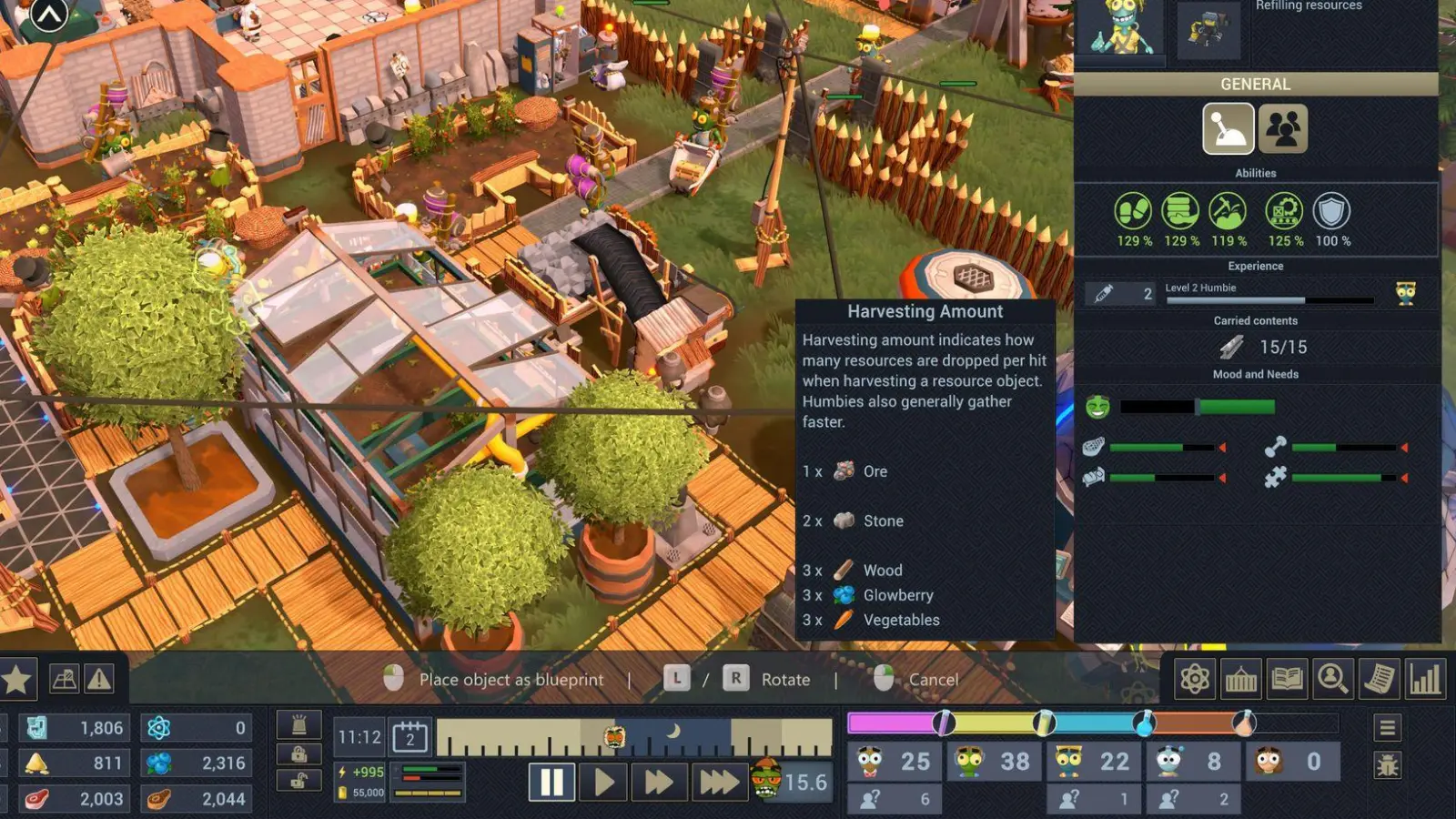Click the shield defense ability icon
Viewport: 1456px width, 819px height.
[x=1331, y=212]
